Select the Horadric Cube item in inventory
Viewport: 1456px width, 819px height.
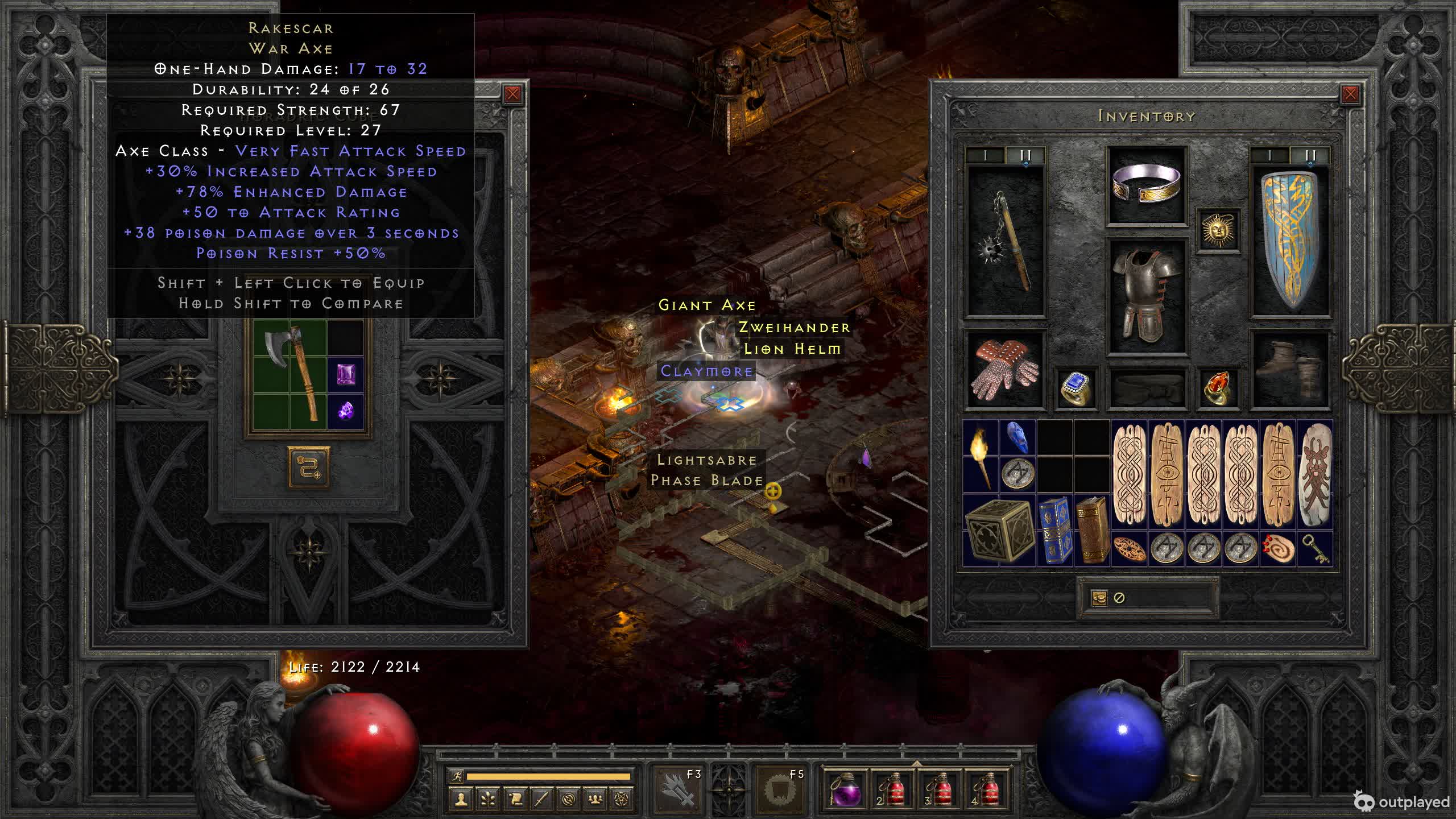pyautogui.click(x=999, y=530)
